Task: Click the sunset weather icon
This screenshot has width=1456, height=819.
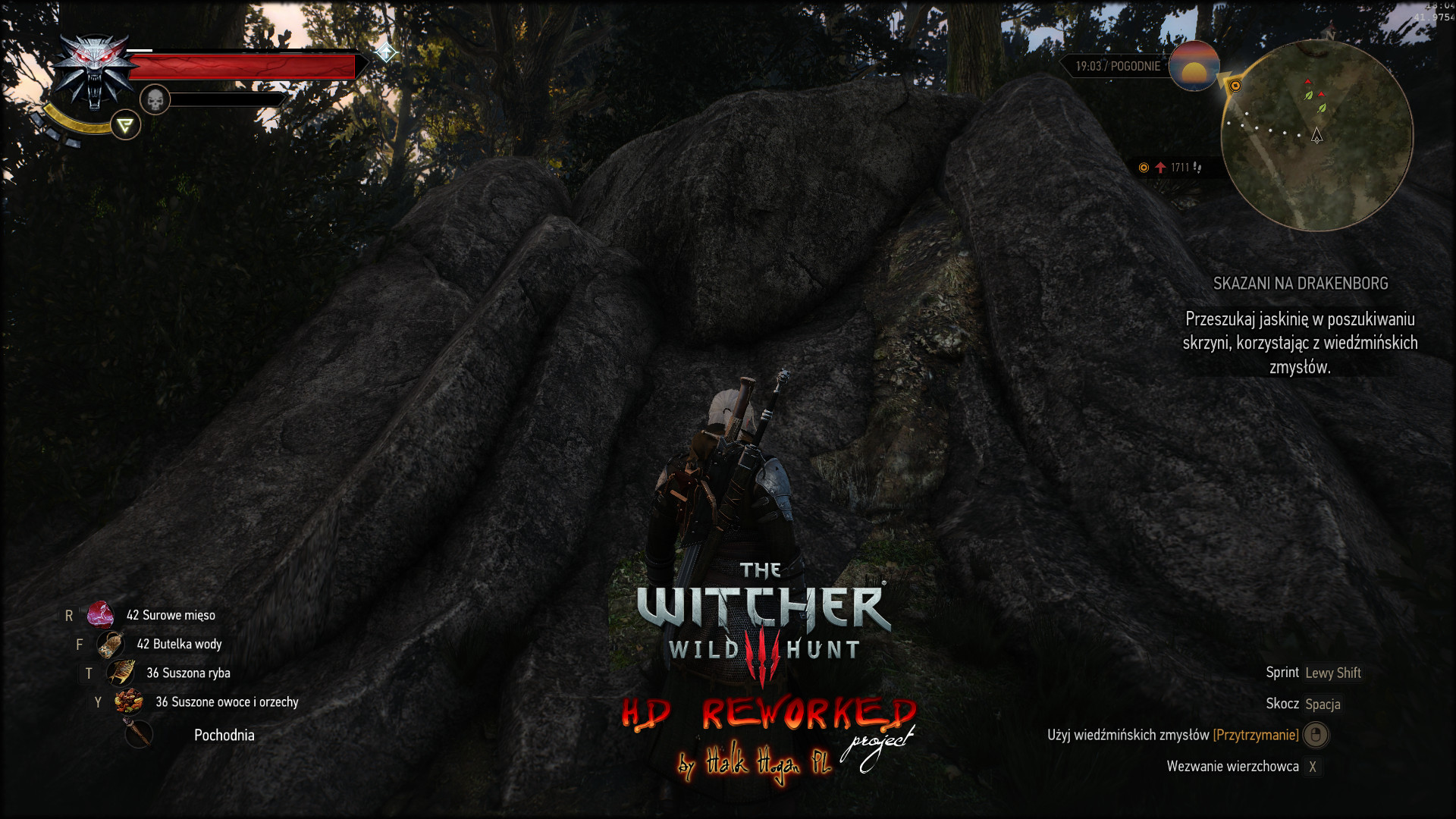Action: tap(1194, 67)
